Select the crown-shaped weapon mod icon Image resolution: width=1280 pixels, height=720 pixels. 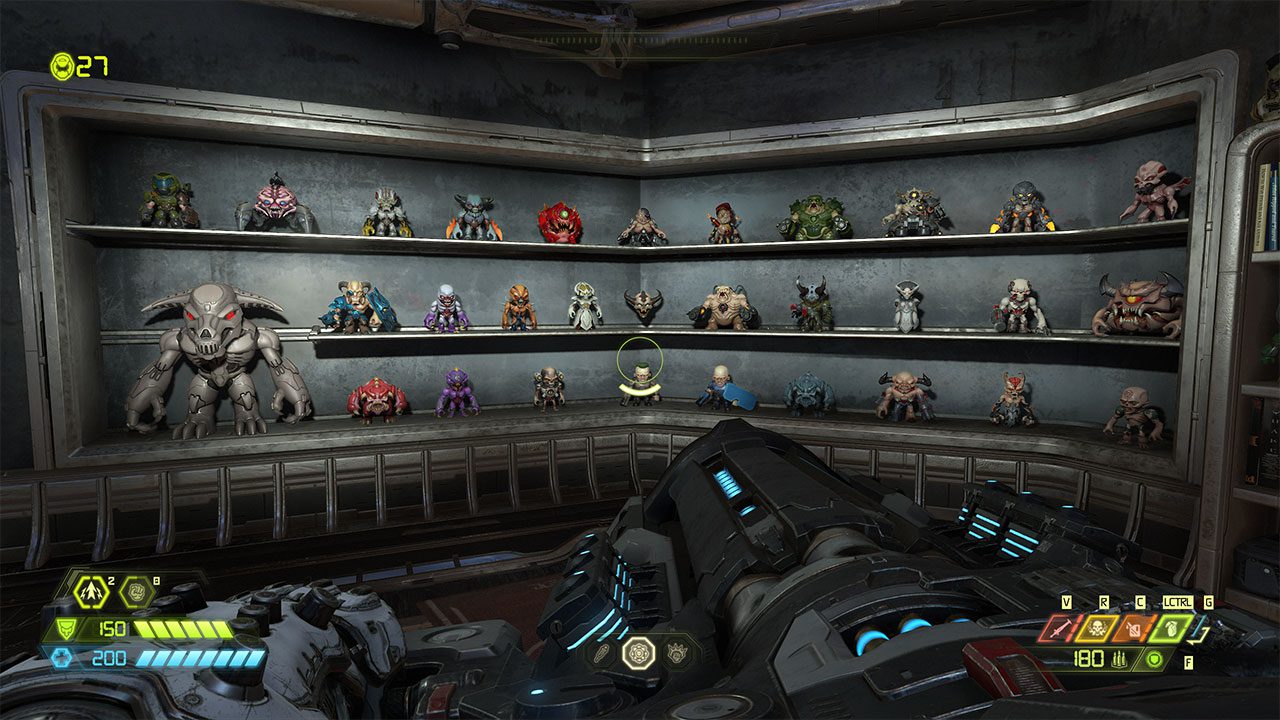tap(676, 653)
